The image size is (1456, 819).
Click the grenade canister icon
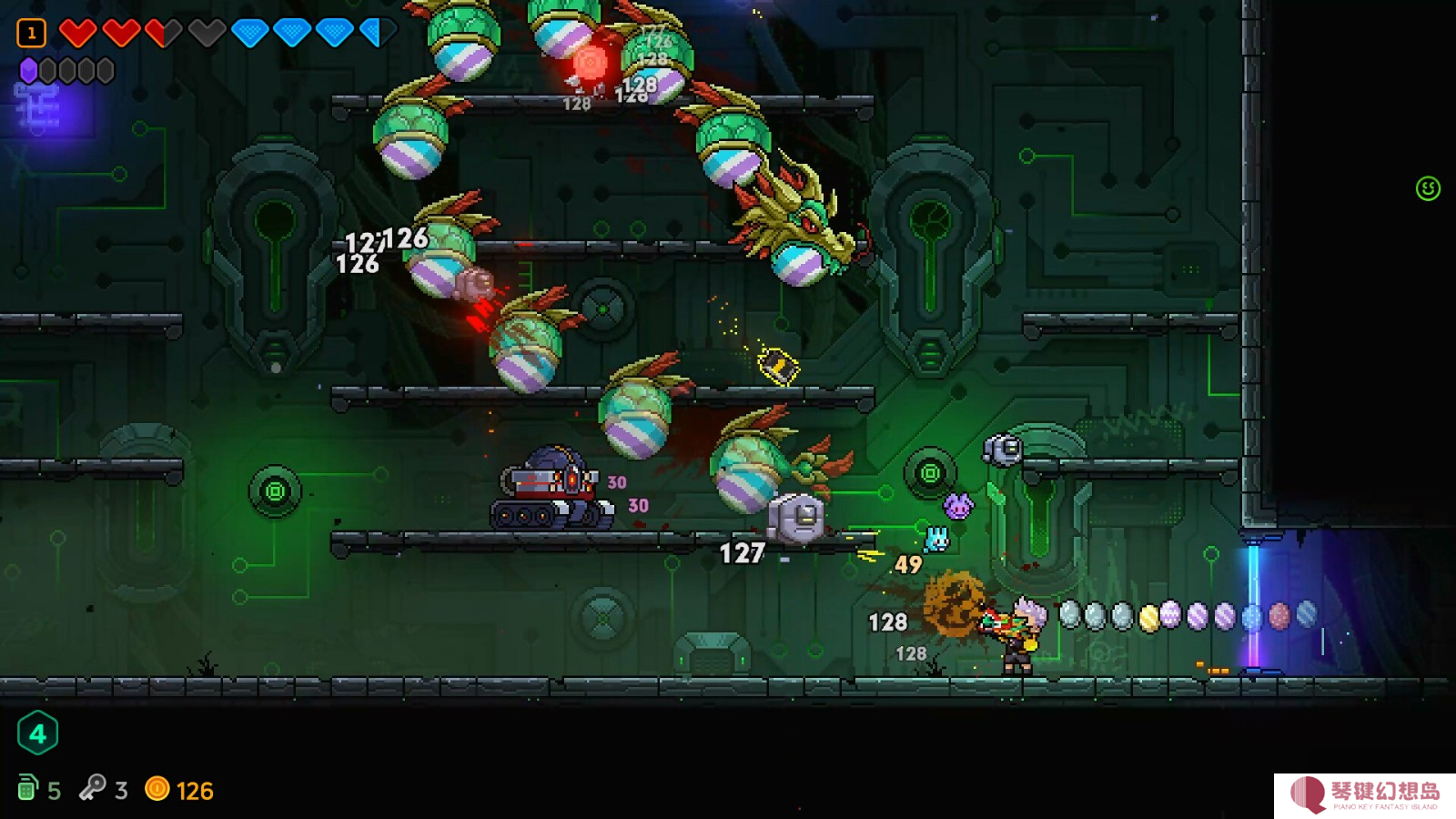[27, 788]
